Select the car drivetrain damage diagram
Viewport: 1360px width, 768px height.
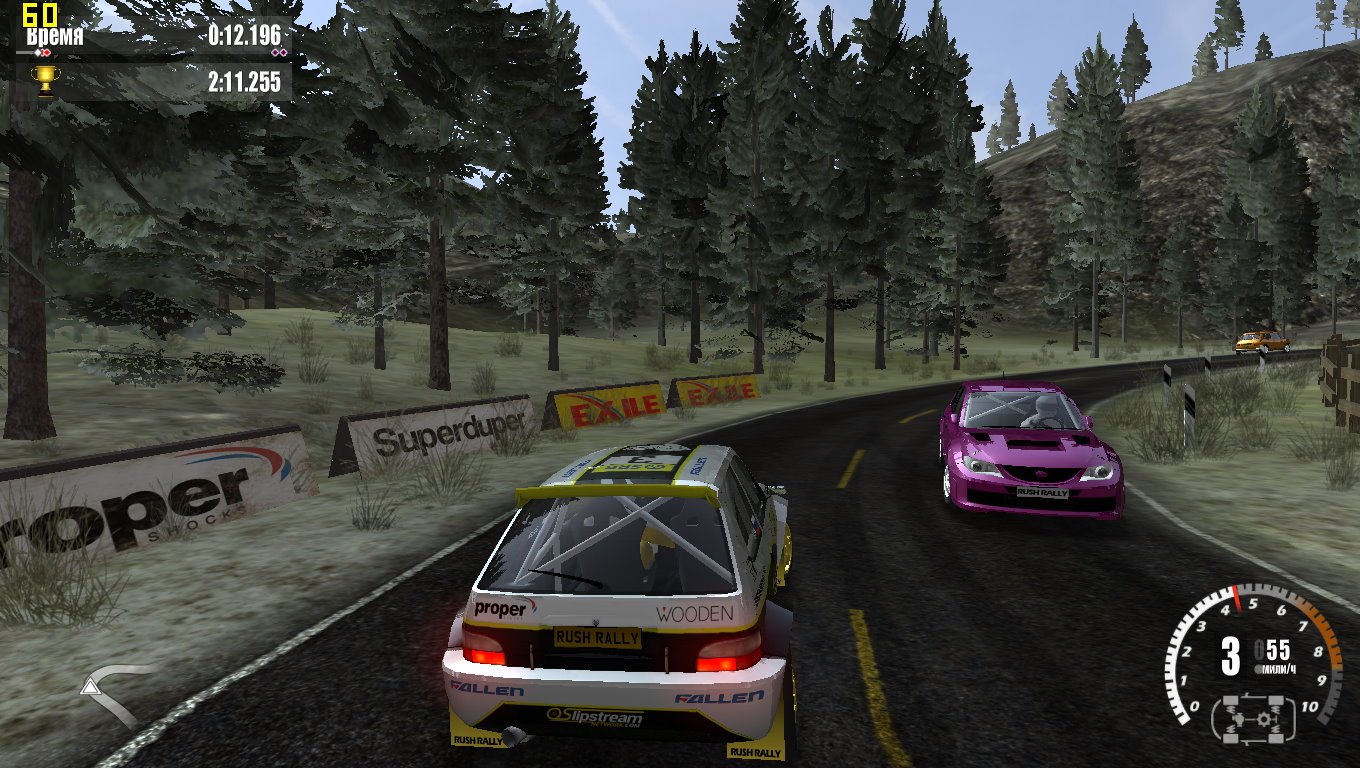[1254, 717]
